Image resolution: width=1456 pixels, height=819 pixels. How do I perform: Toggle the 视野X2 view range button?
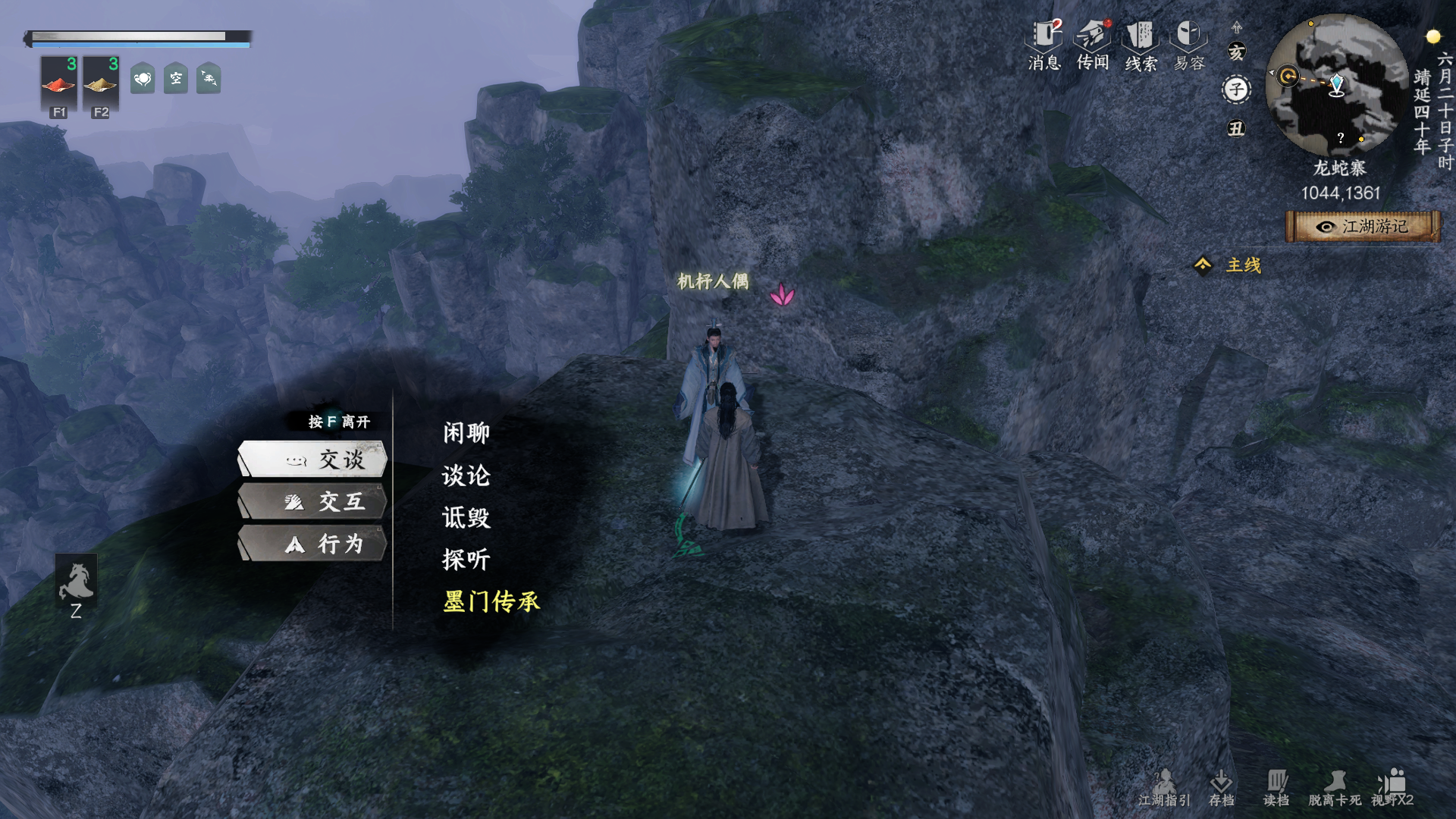coord(1392,788)
